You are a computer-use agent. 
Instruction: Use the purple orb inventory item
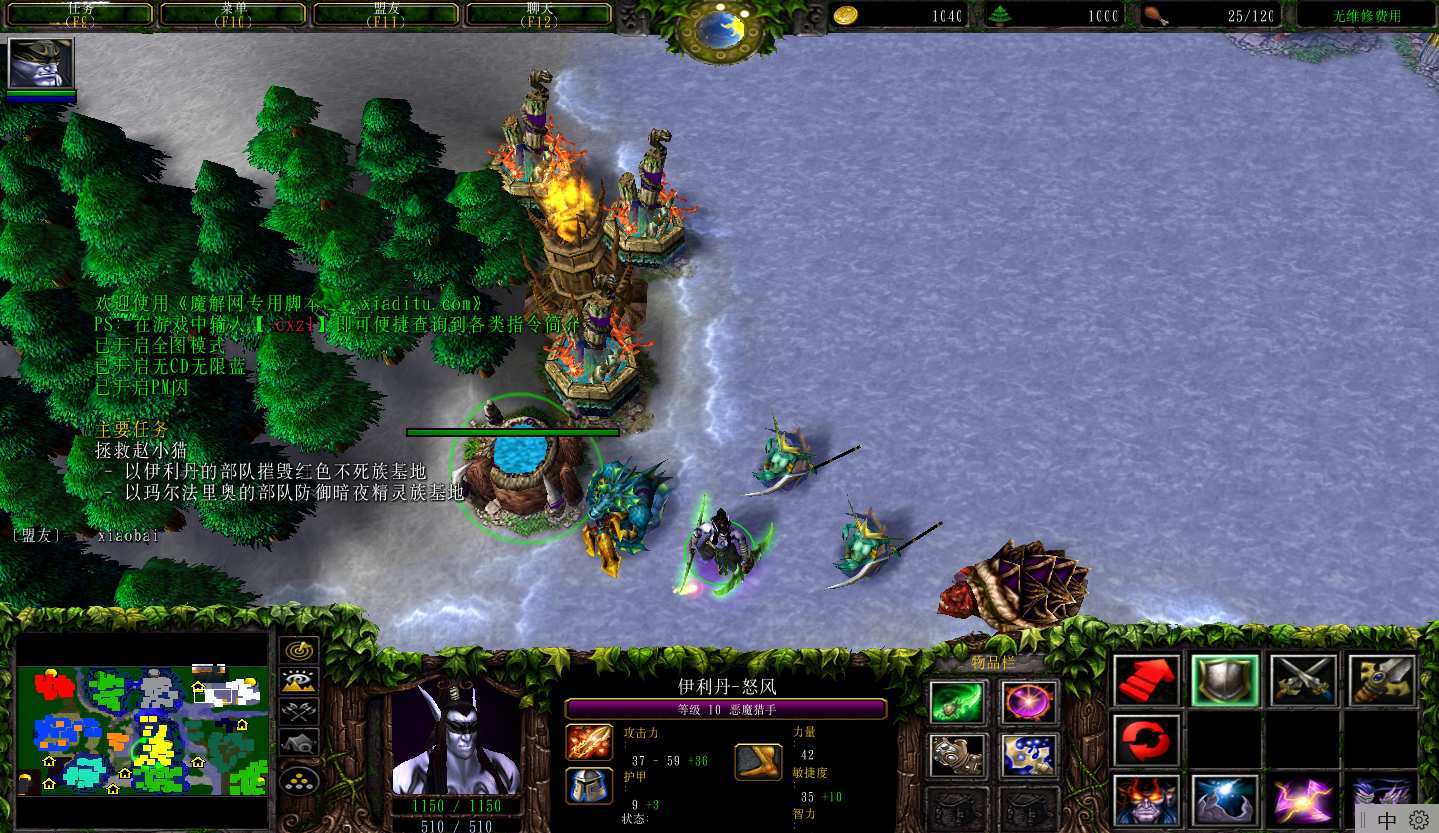[x=1029, y=702]
